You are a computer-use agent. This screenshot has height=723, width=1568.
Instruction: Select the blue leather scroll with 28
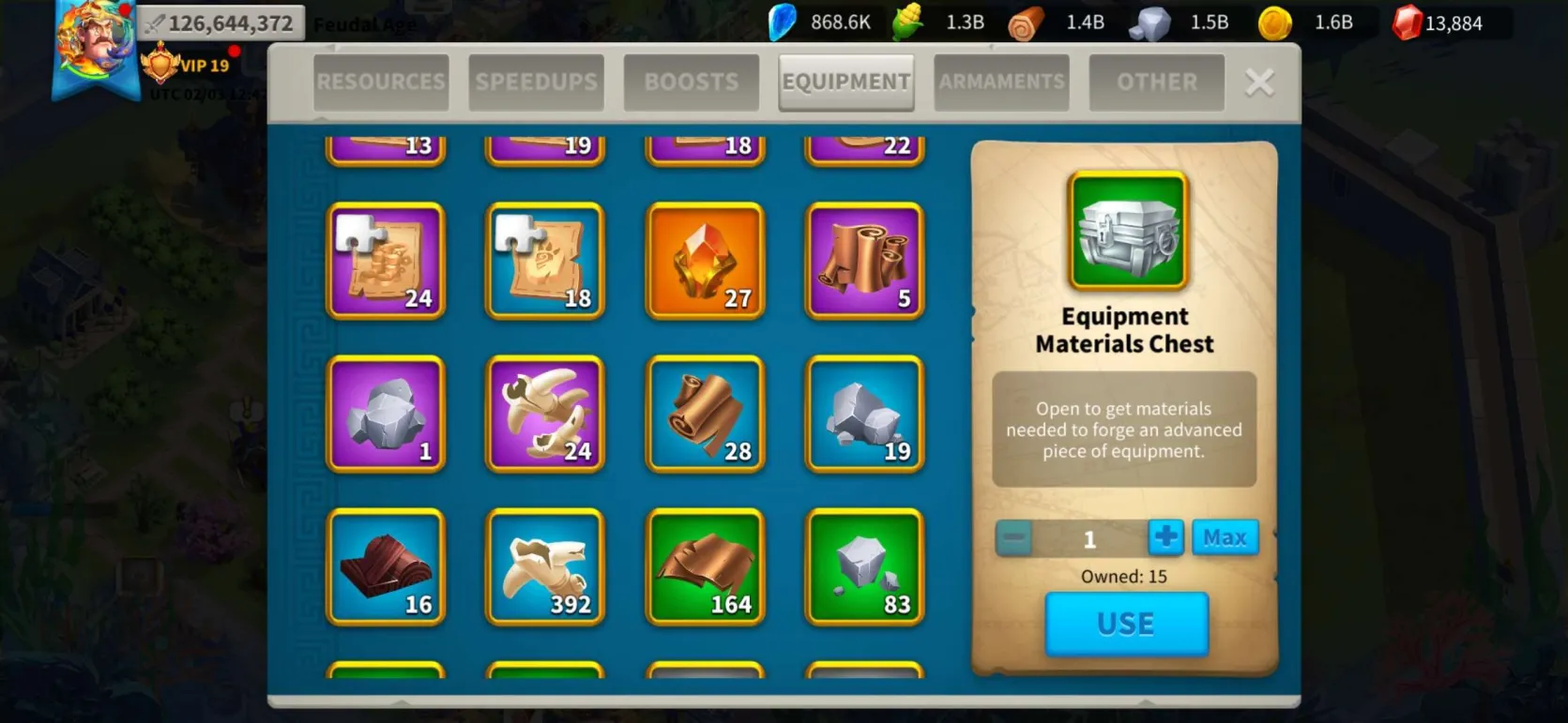[x=705, y=414]
